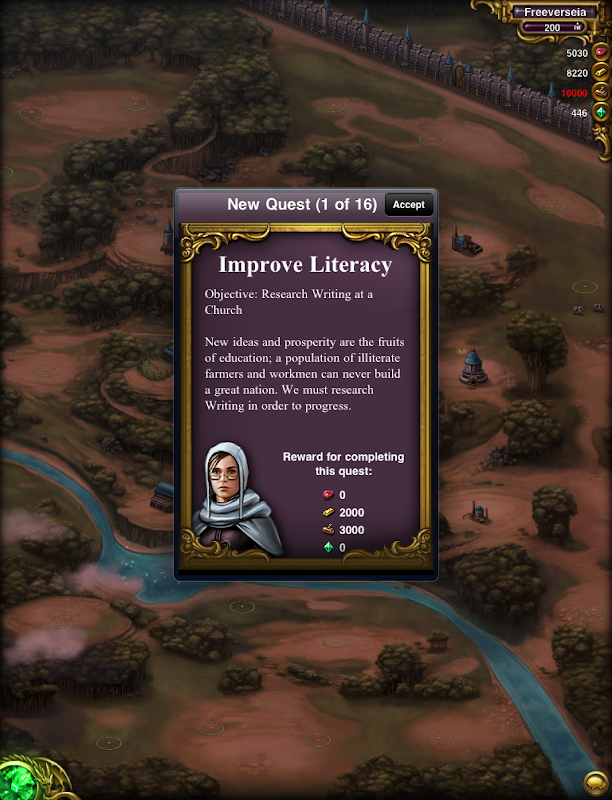Tap the wood log resource icon
The width and height of the screenshot is (612, 800).
[x=600, y=93]
